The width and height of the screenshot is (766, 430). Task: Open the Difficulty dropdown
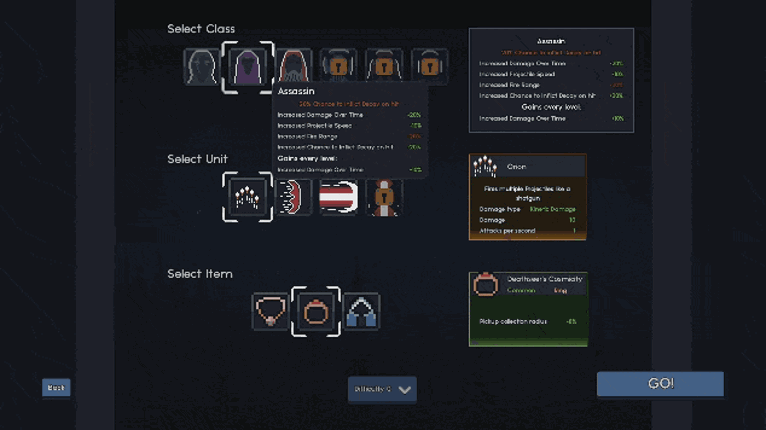pos(382,389)
